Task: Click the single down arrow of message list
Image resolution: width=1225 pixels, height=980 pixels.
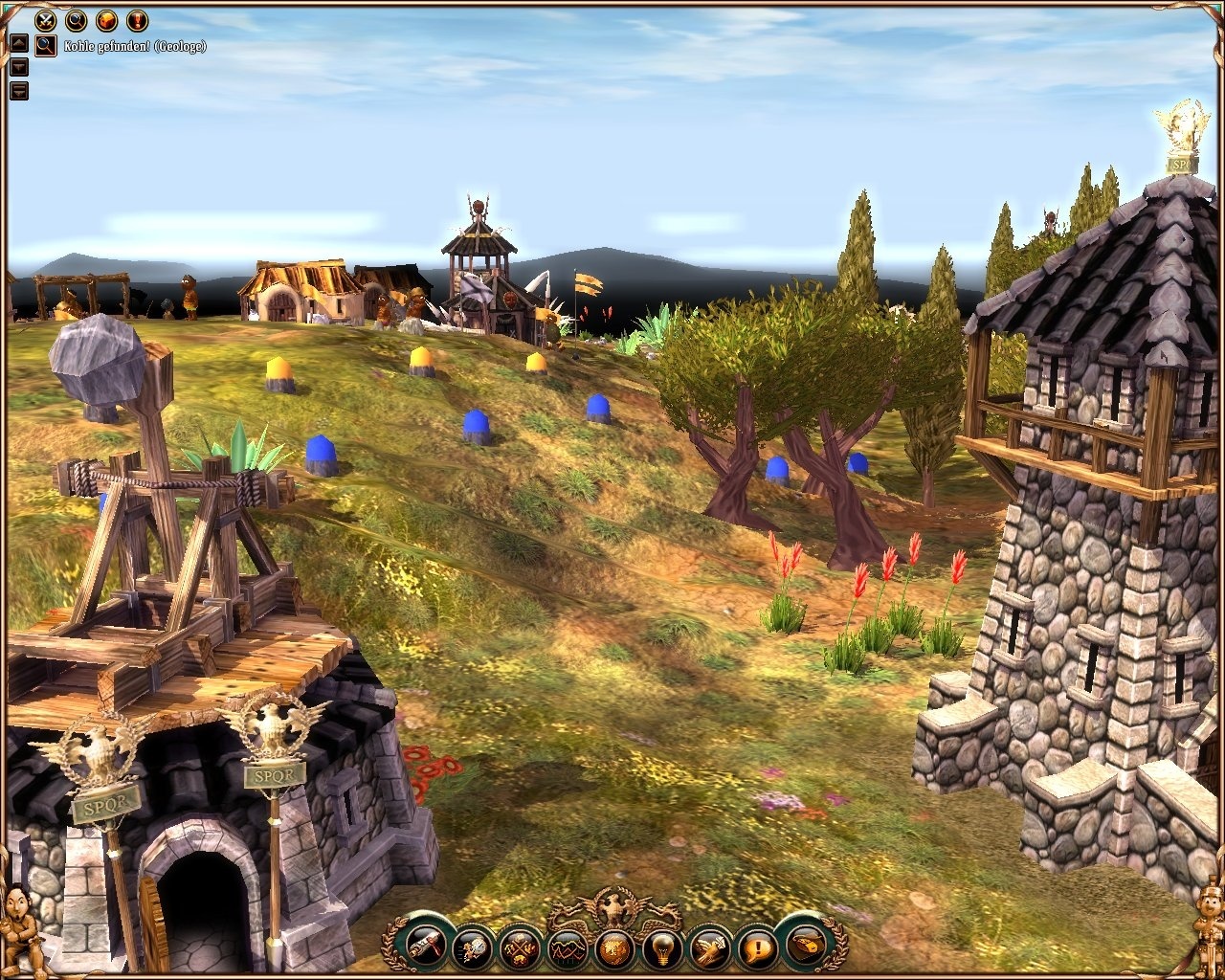Action: tap(18, 67)
